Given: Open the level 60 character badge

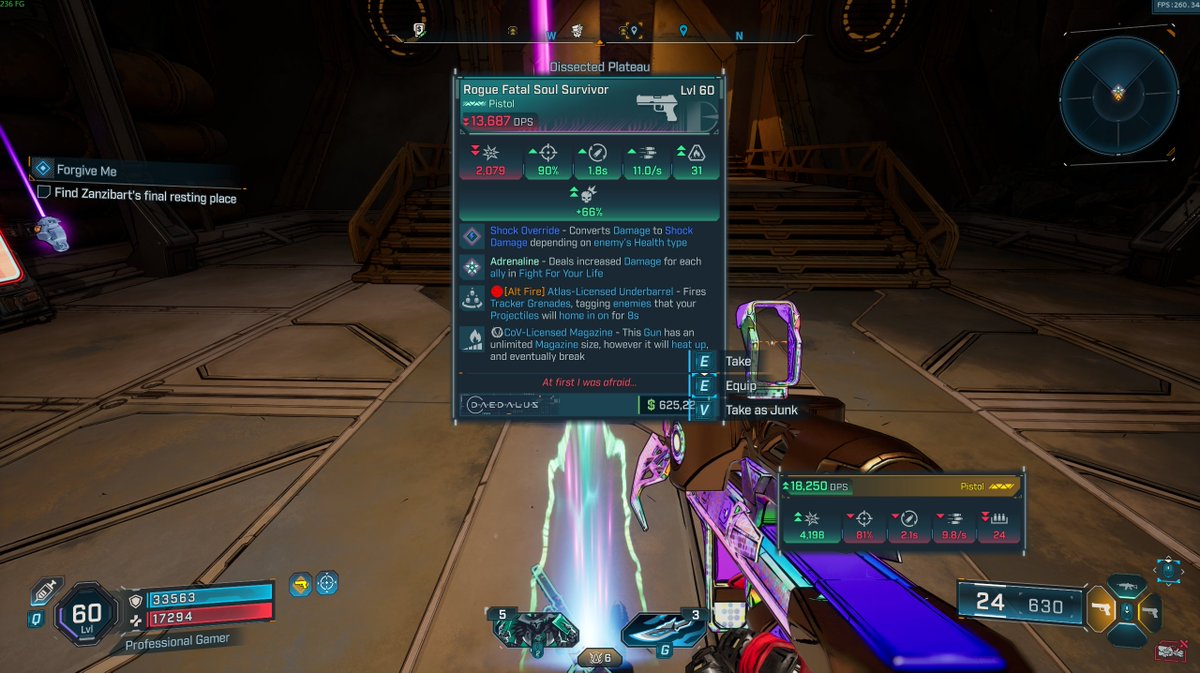Looking at the screenshot, I should pyautogui.click(x=87, y=615).
